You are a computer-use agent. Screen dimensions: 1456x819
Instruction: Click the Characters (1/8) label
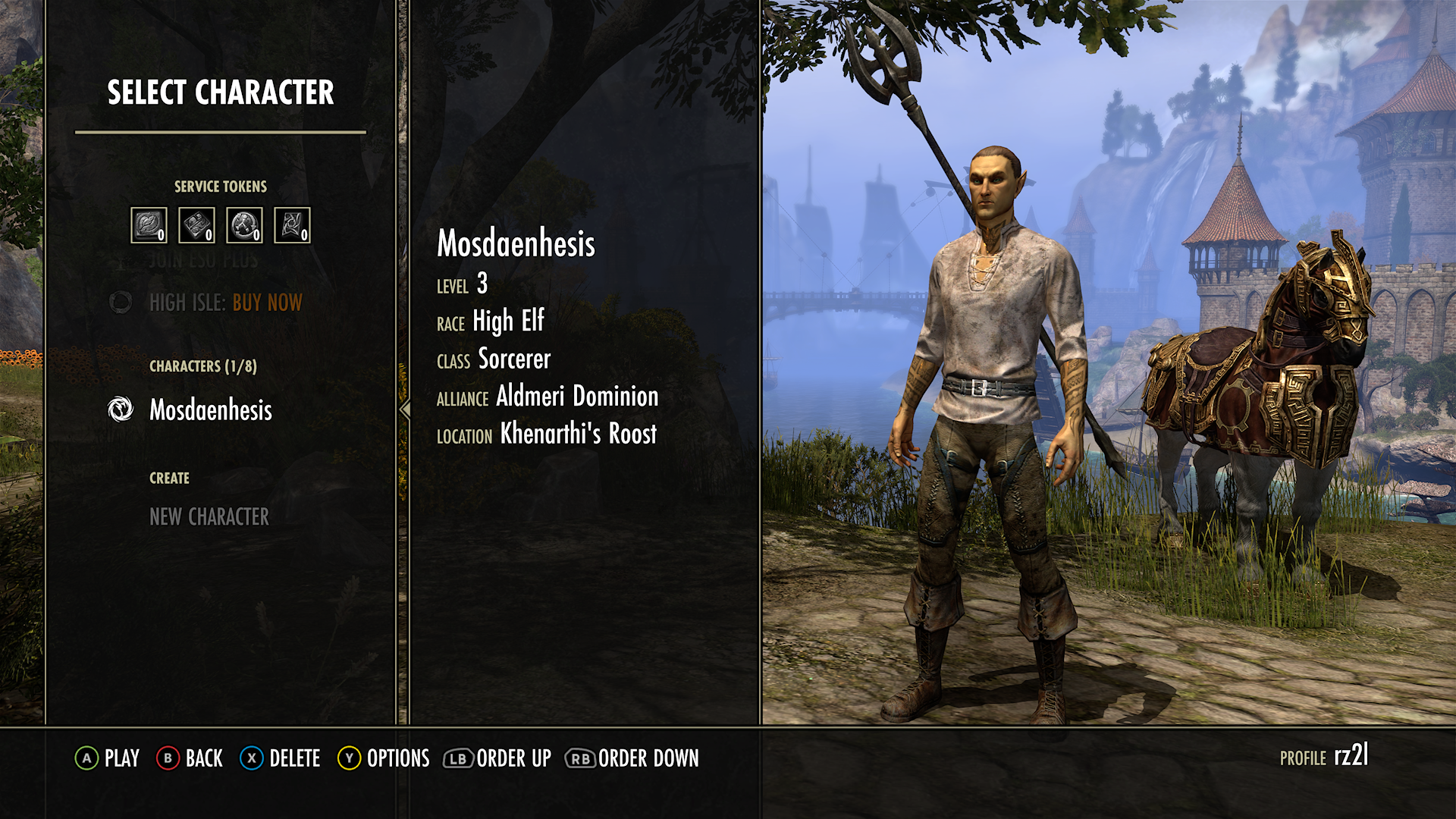203,366
